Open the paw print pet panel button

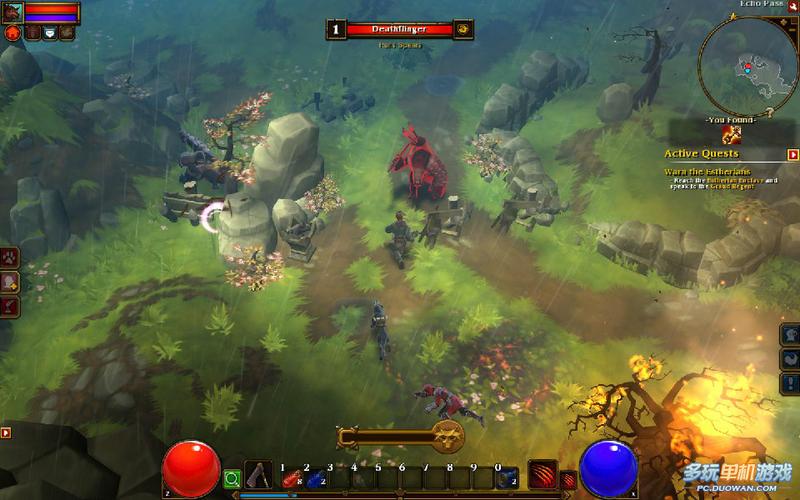(11, 259)
